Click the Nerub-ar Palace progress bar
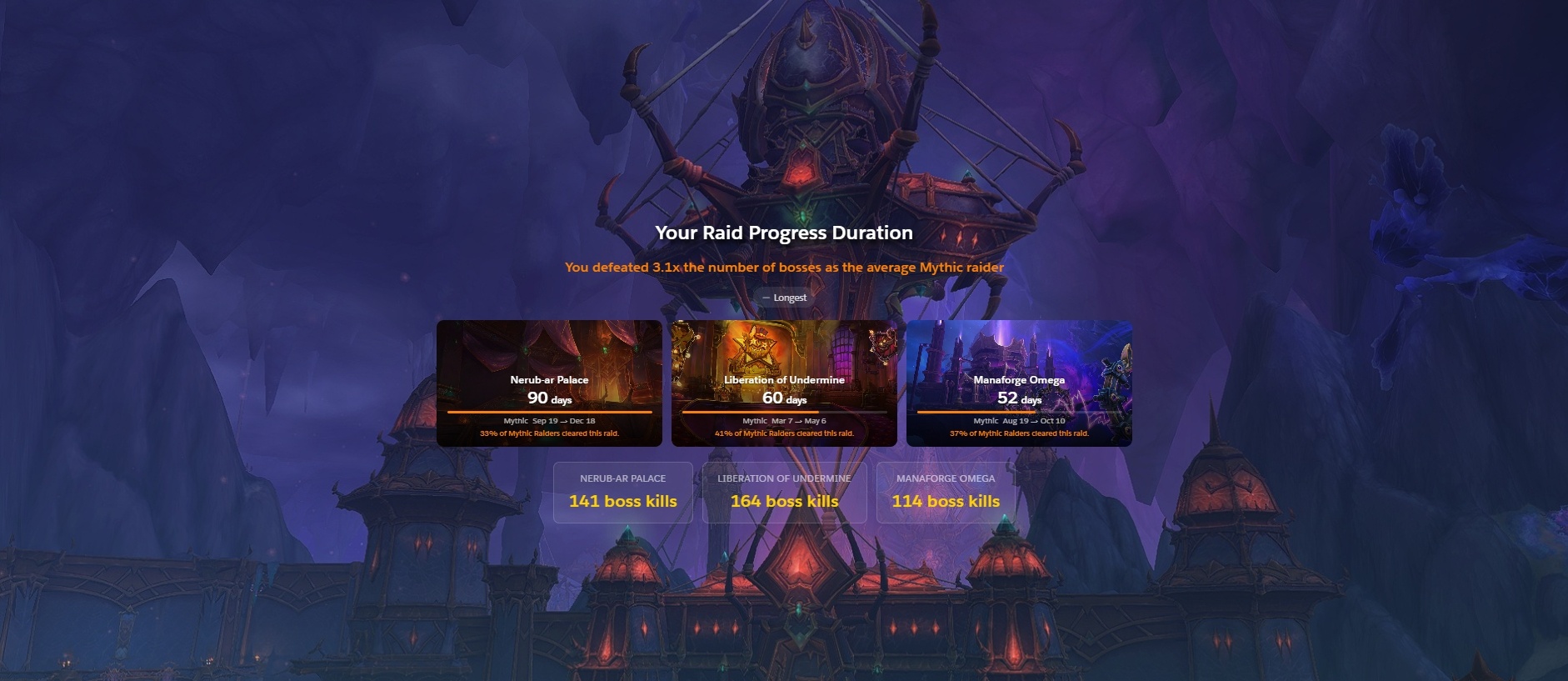 (548, 413)
